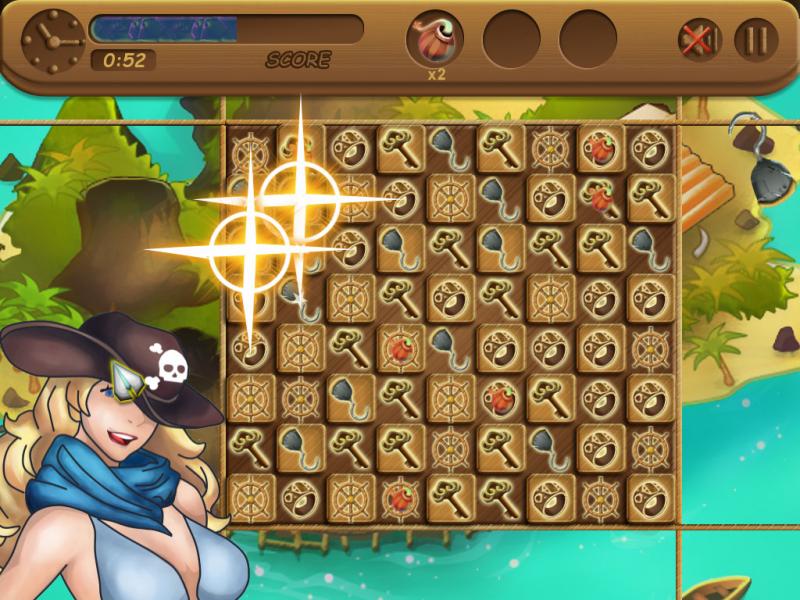The image size is (800, 600).
Task: Use the bomb power-up marked x2
Action: click(435, 40)
